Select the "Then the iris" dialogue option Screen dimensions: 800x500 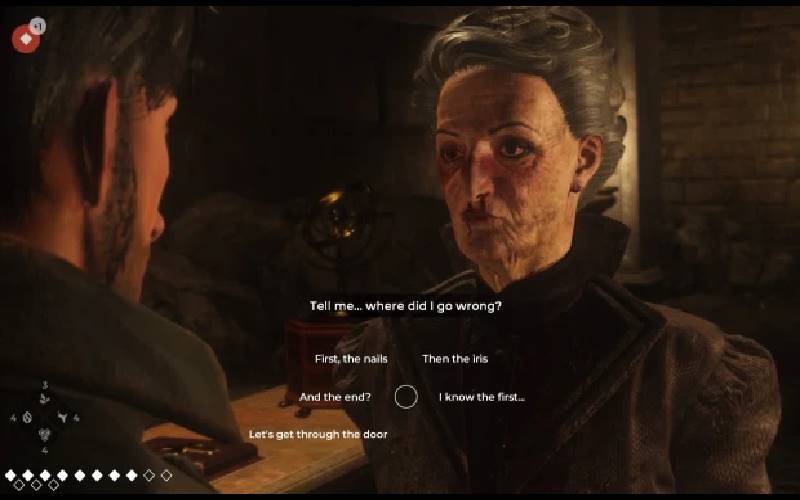click(455, 359)
